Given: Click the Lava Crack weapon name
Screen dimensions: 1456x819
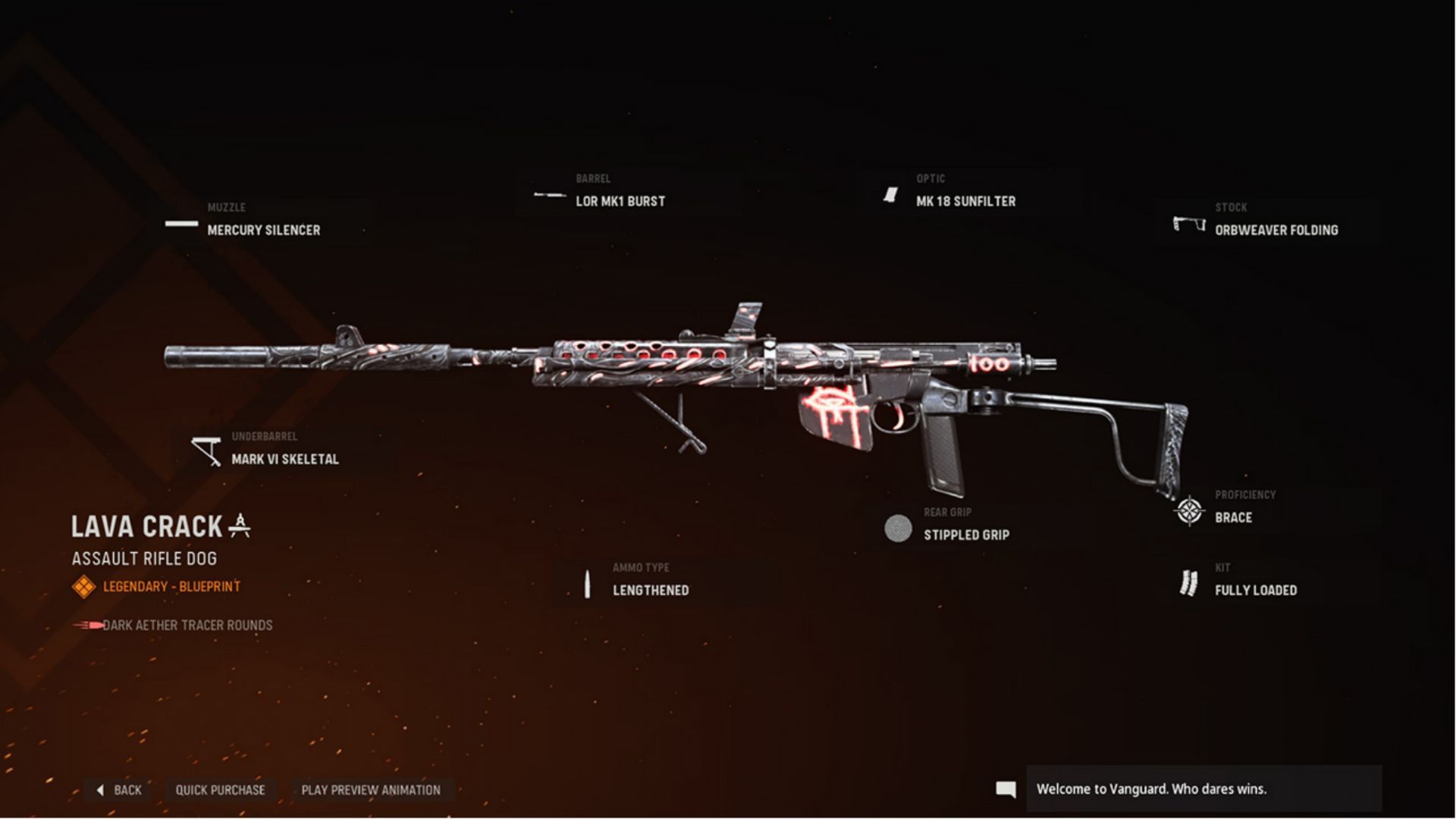Looking at the screenshot, I should pos(144,526).
